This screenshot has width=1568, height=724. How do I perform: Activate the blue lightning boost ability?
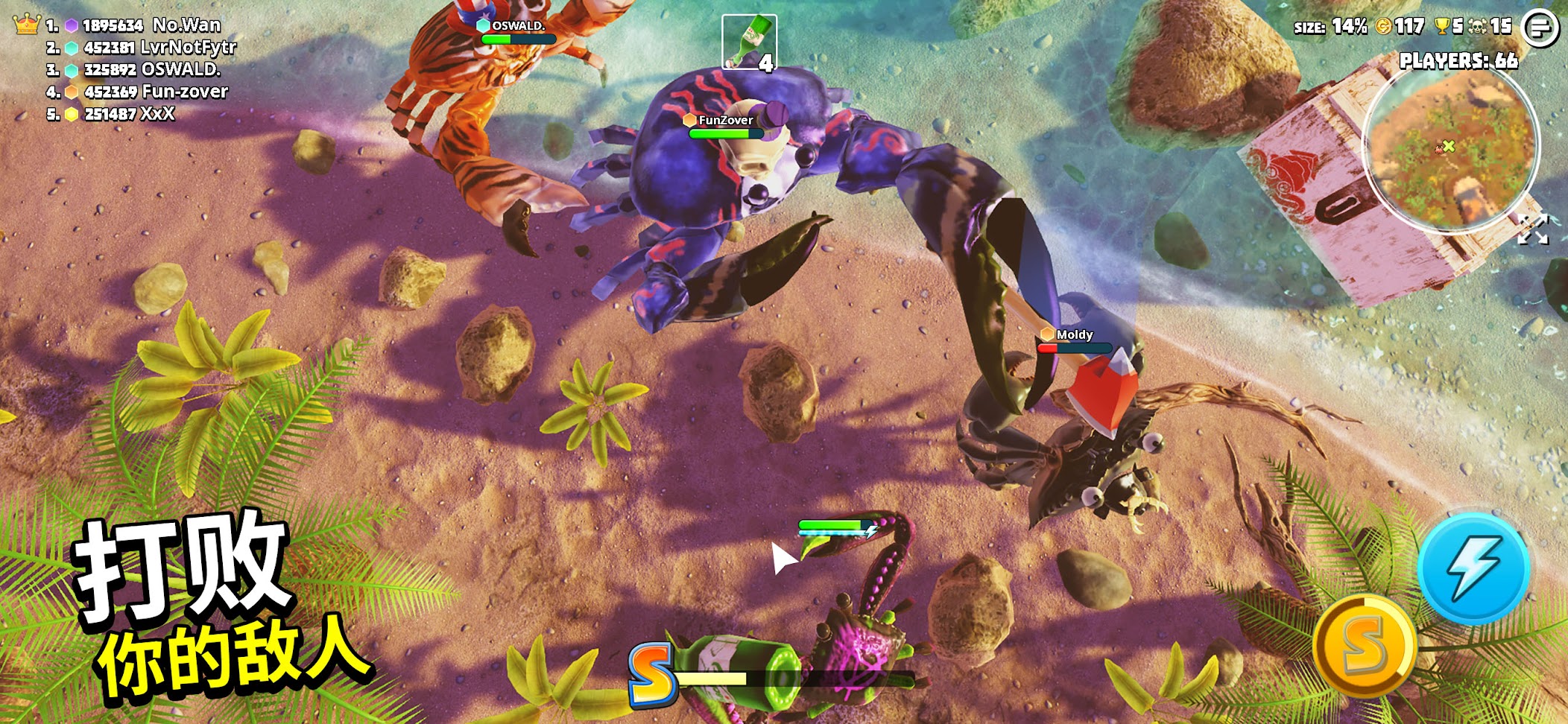coord(1473,569)
